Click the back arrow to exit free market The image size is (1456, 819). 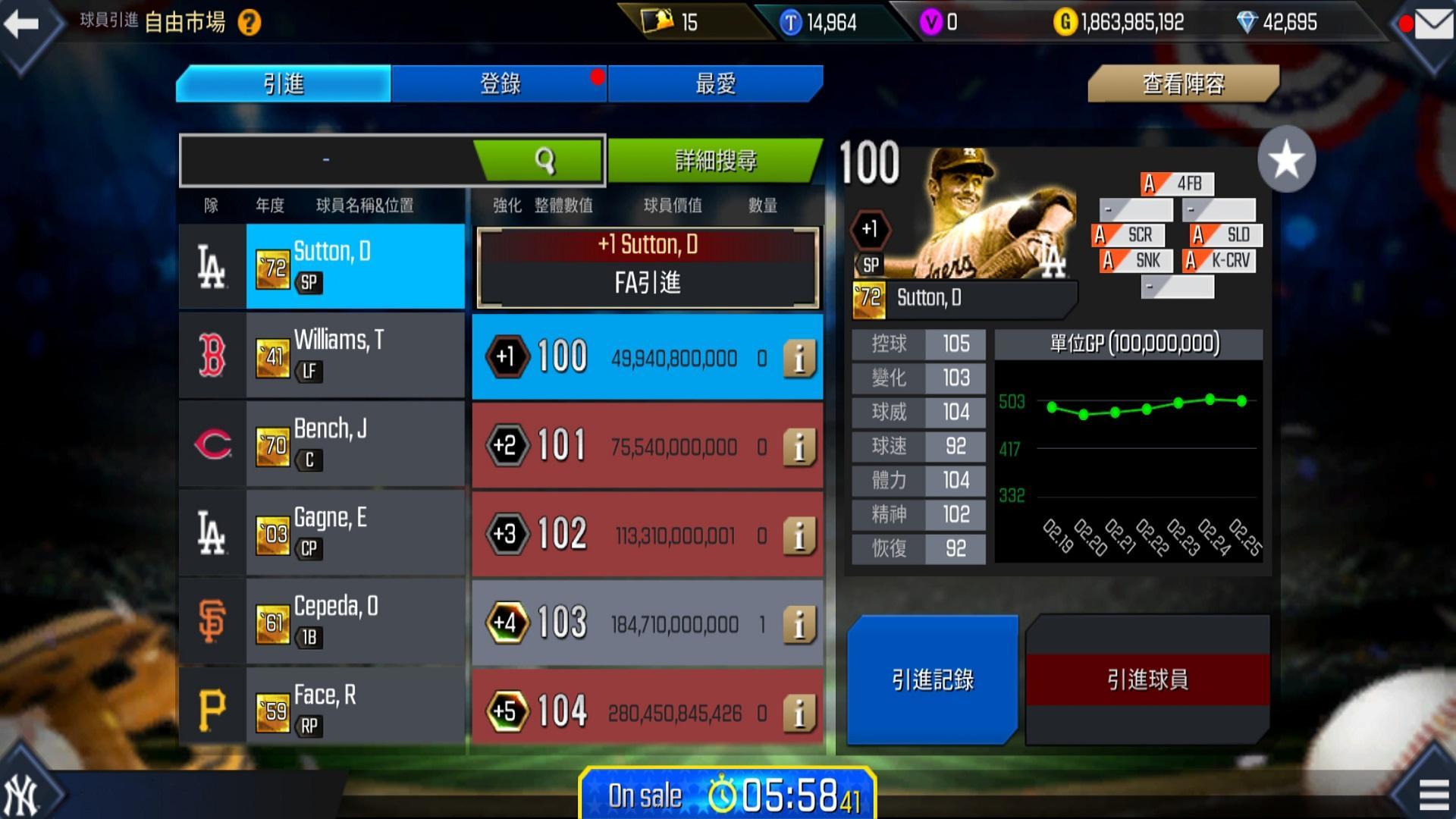click(21, 23)
